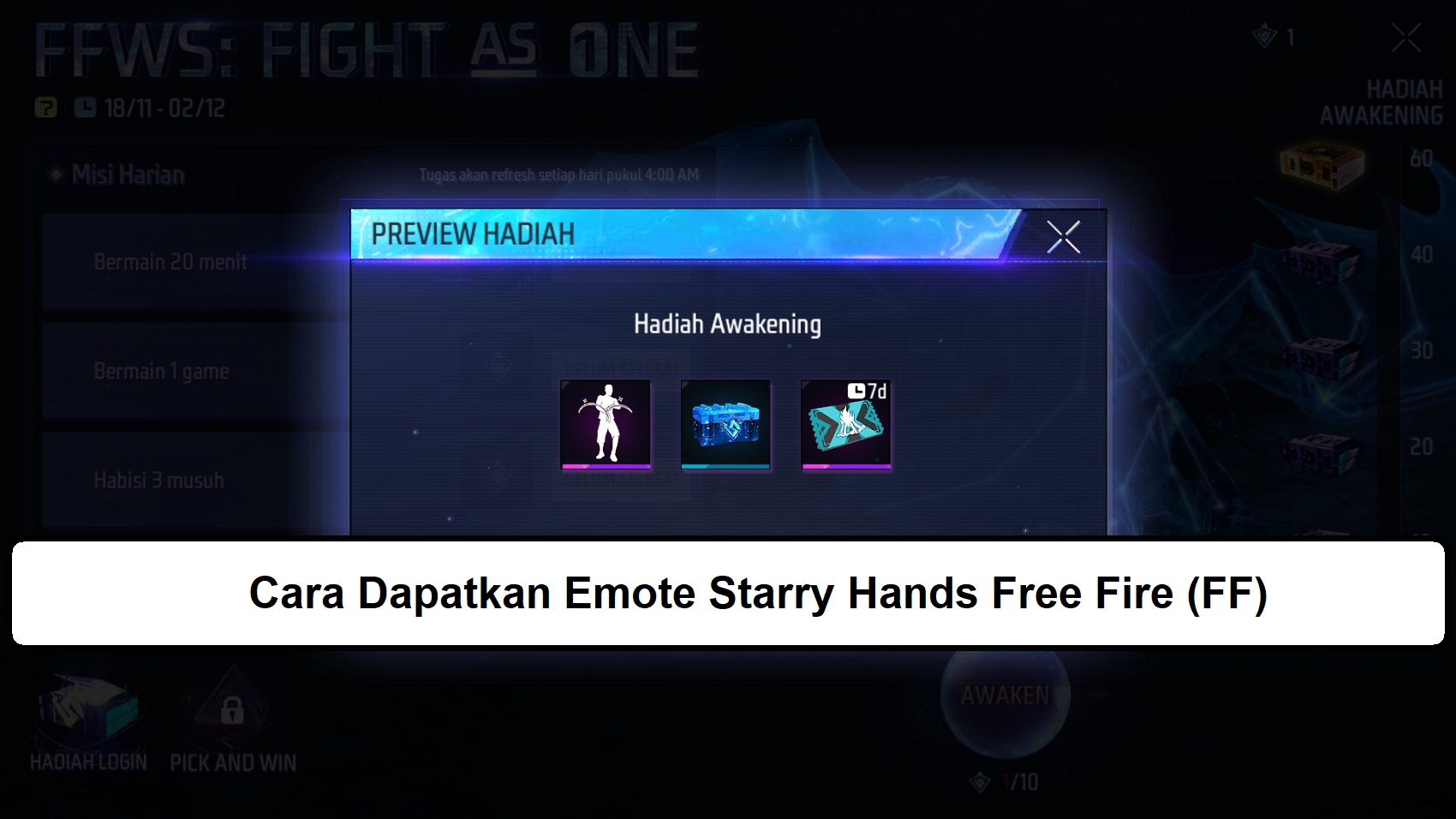The image size is (1456, 819).
Task: Close the Preview Hadiah dialog
Action: [1065, 237]
